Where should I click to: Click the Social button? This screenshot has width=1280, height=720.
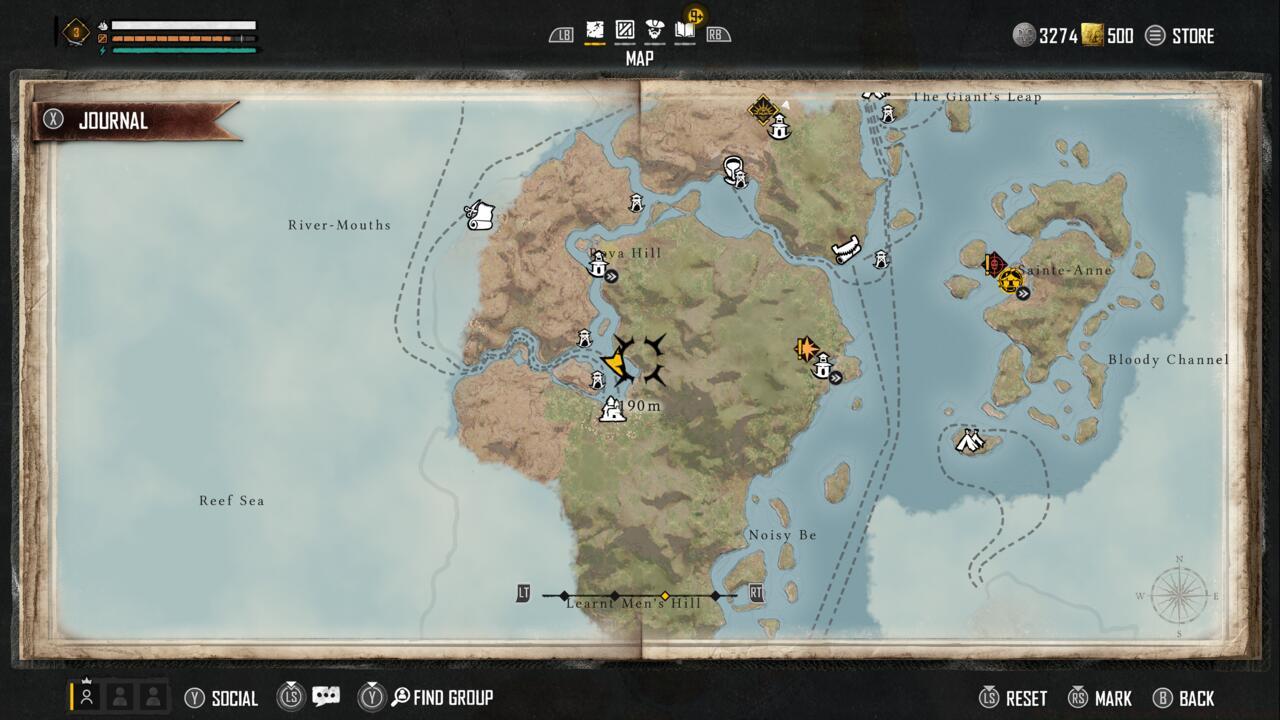222,698
